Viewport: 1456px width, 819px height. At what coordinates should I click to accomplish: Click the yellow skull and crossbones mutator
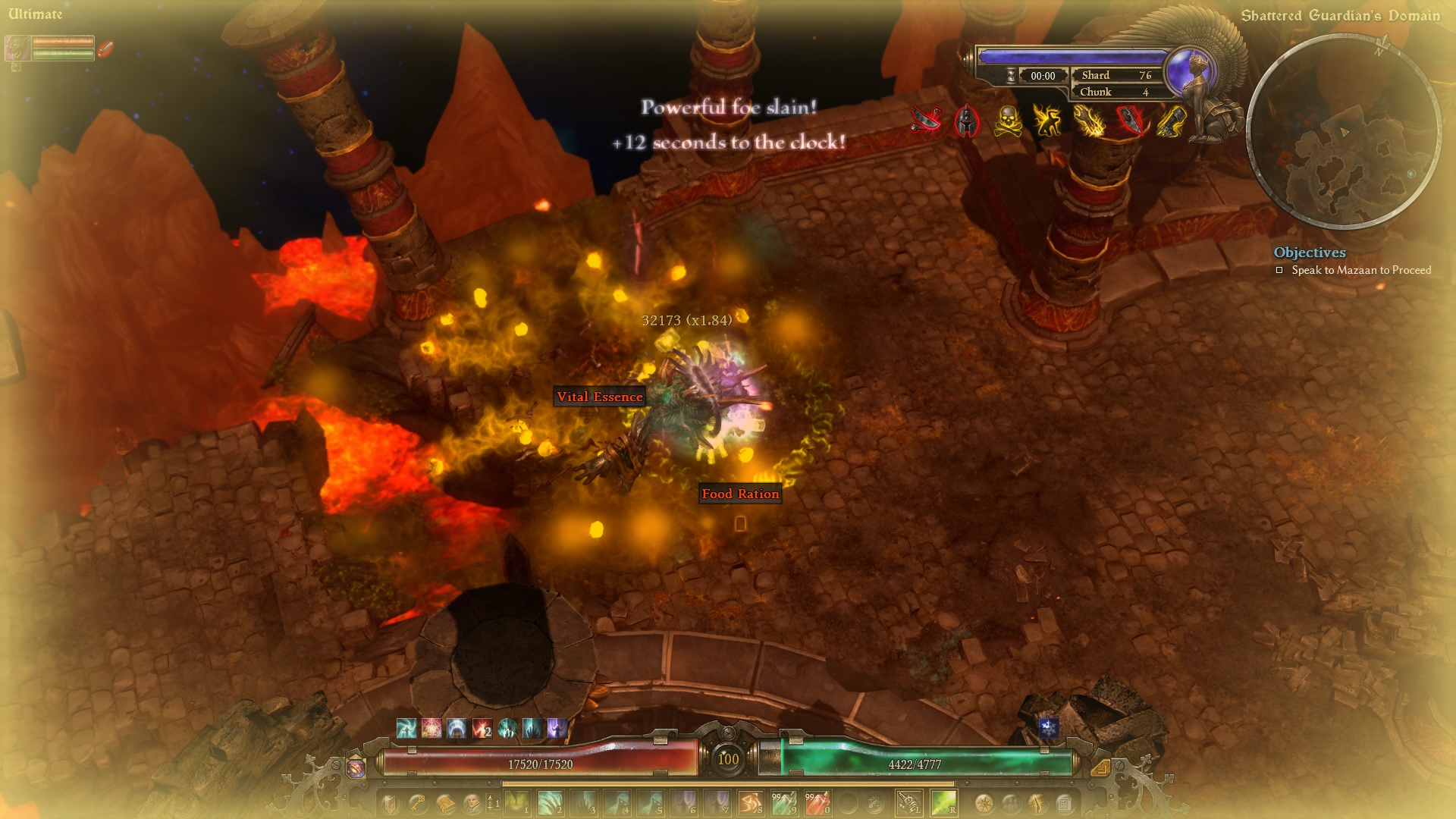click(x=1006, y=121)
